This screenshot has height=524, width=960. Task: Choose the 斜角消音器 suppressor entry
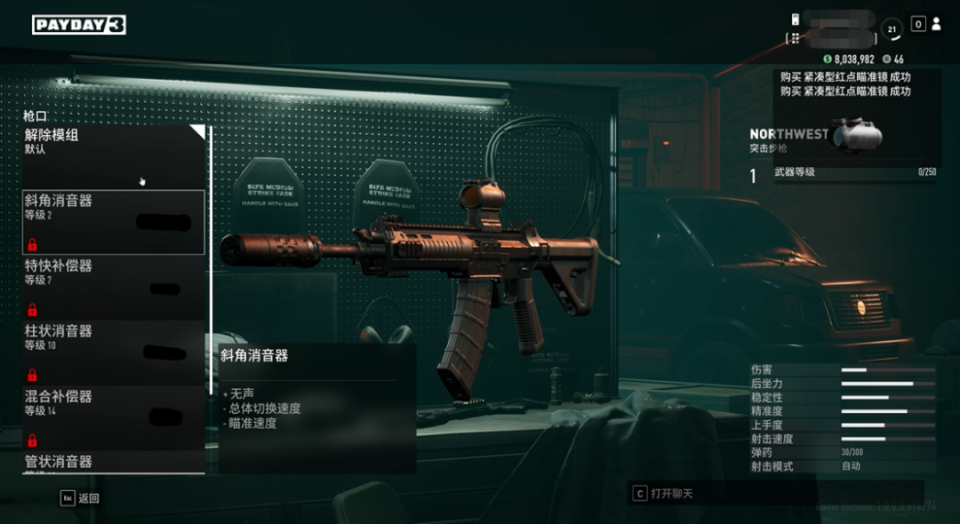point(114,221)
